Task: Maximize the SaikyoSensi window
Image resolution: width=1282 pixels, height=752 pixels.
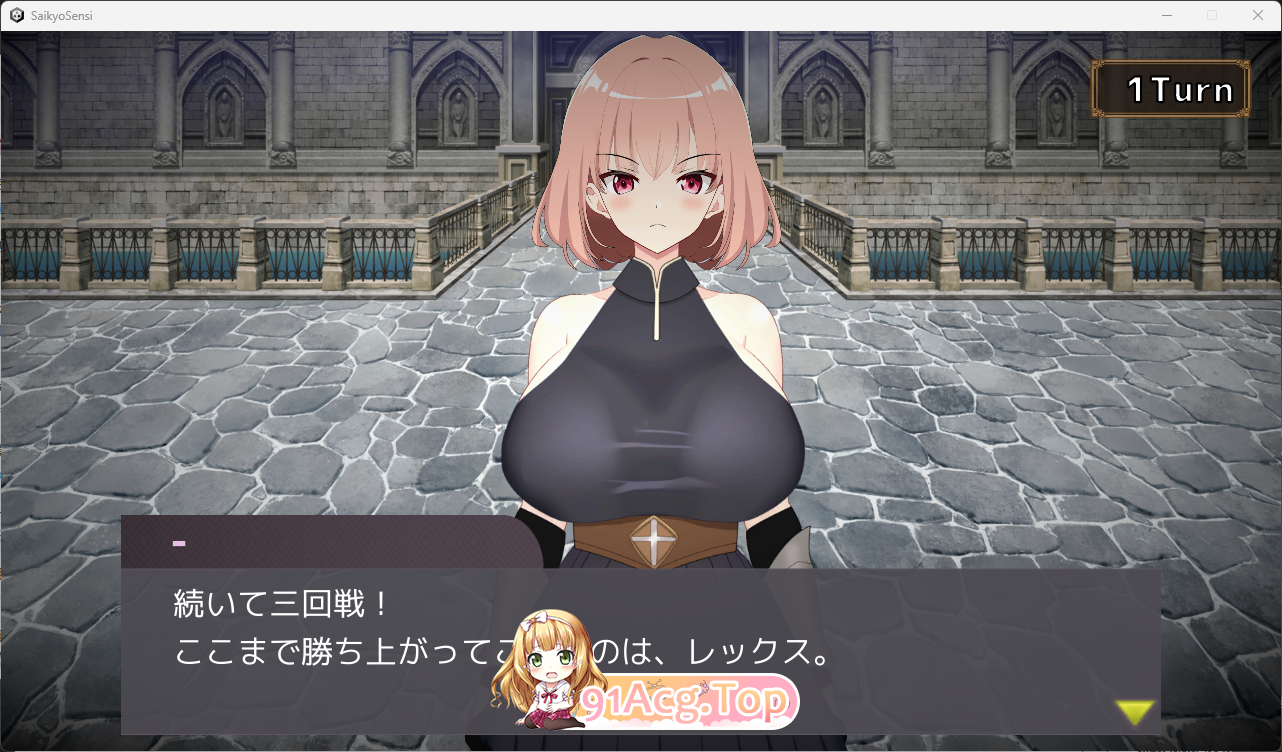Action: [x=1212, y=15]
